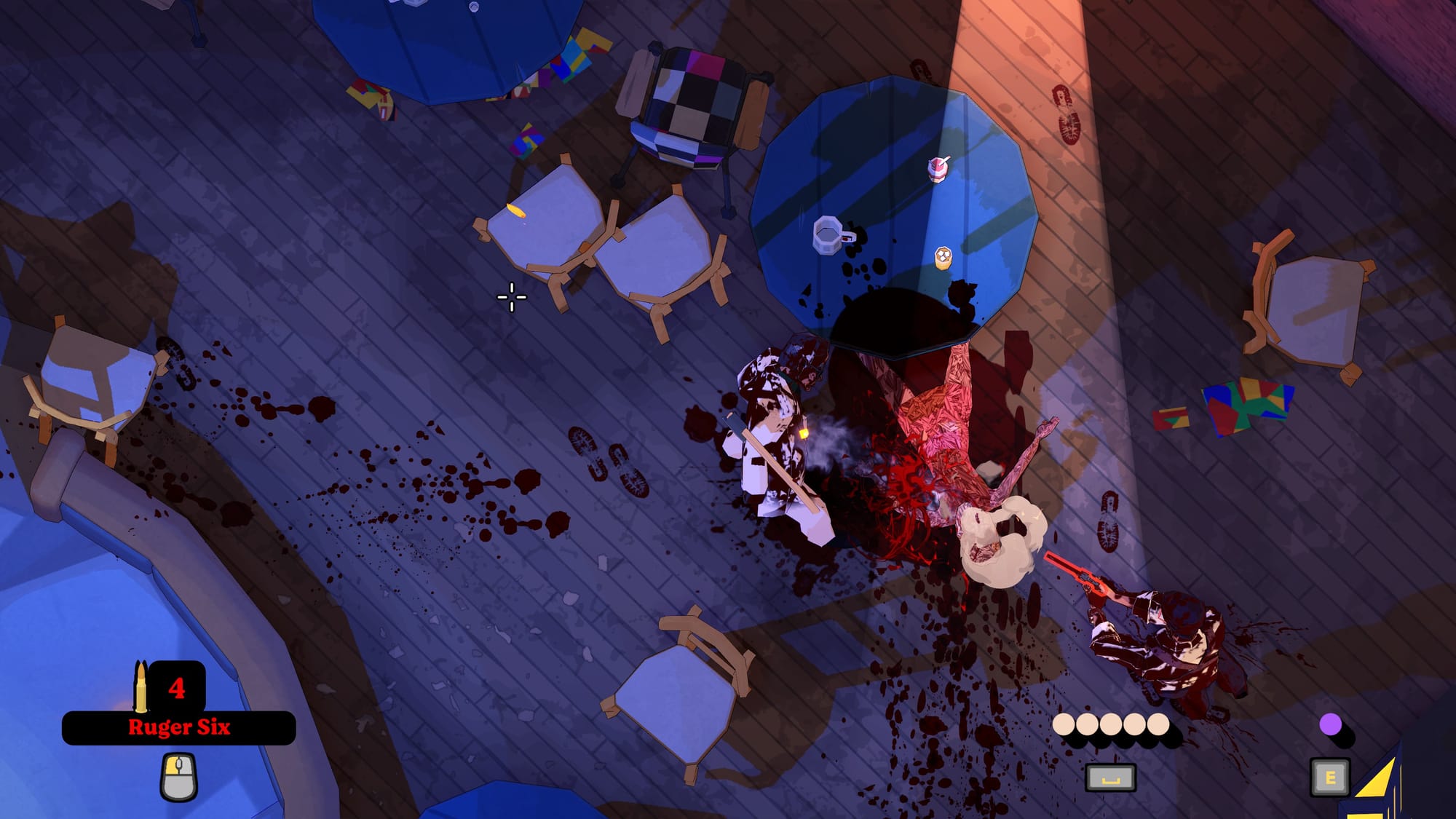Select the Ruger Six weapon label
The height and width of the screenshot is (819, 1456).
coord(179,727)
